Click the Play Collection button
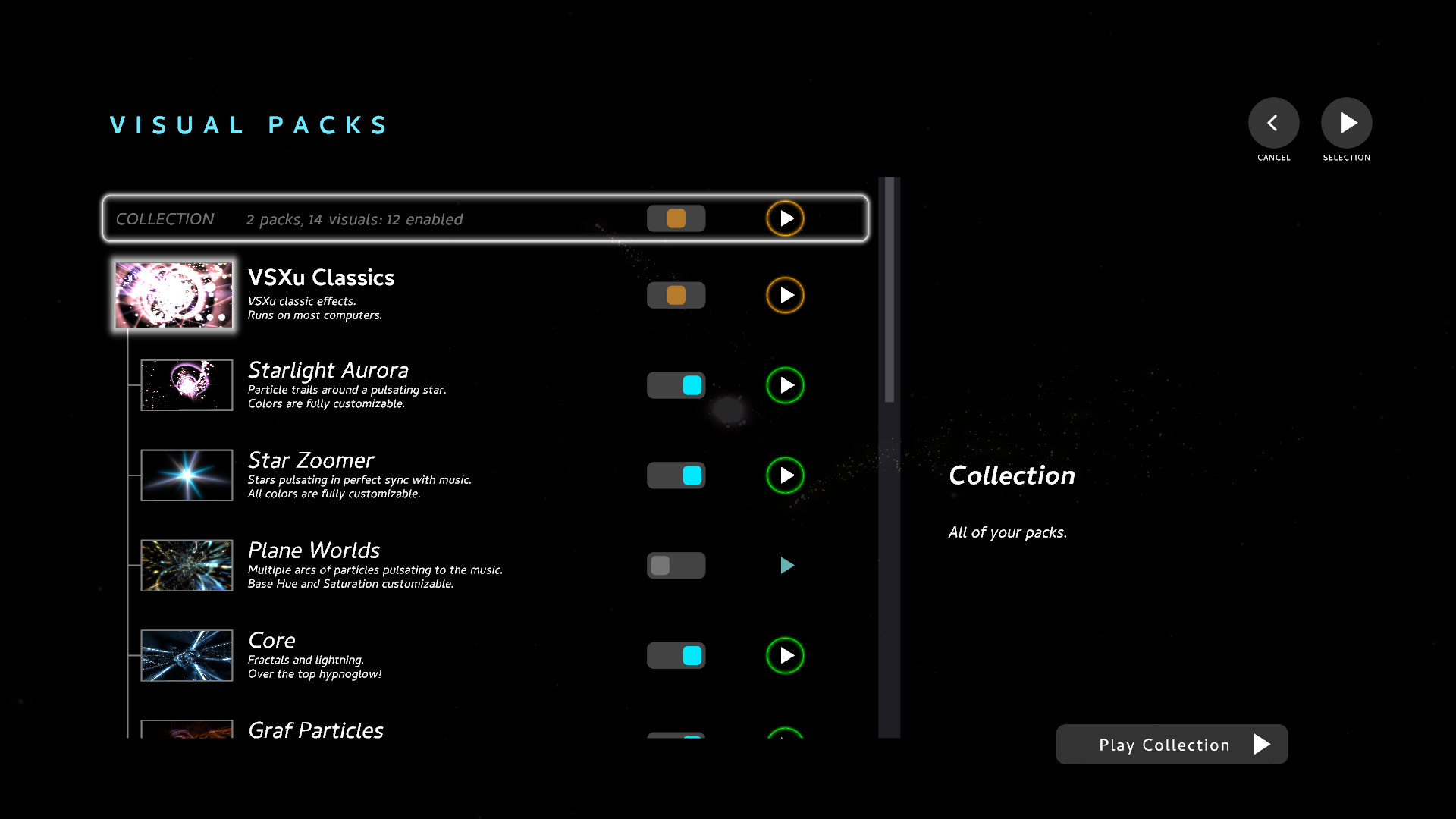 pyautogui.click(x=1171, y=744)
